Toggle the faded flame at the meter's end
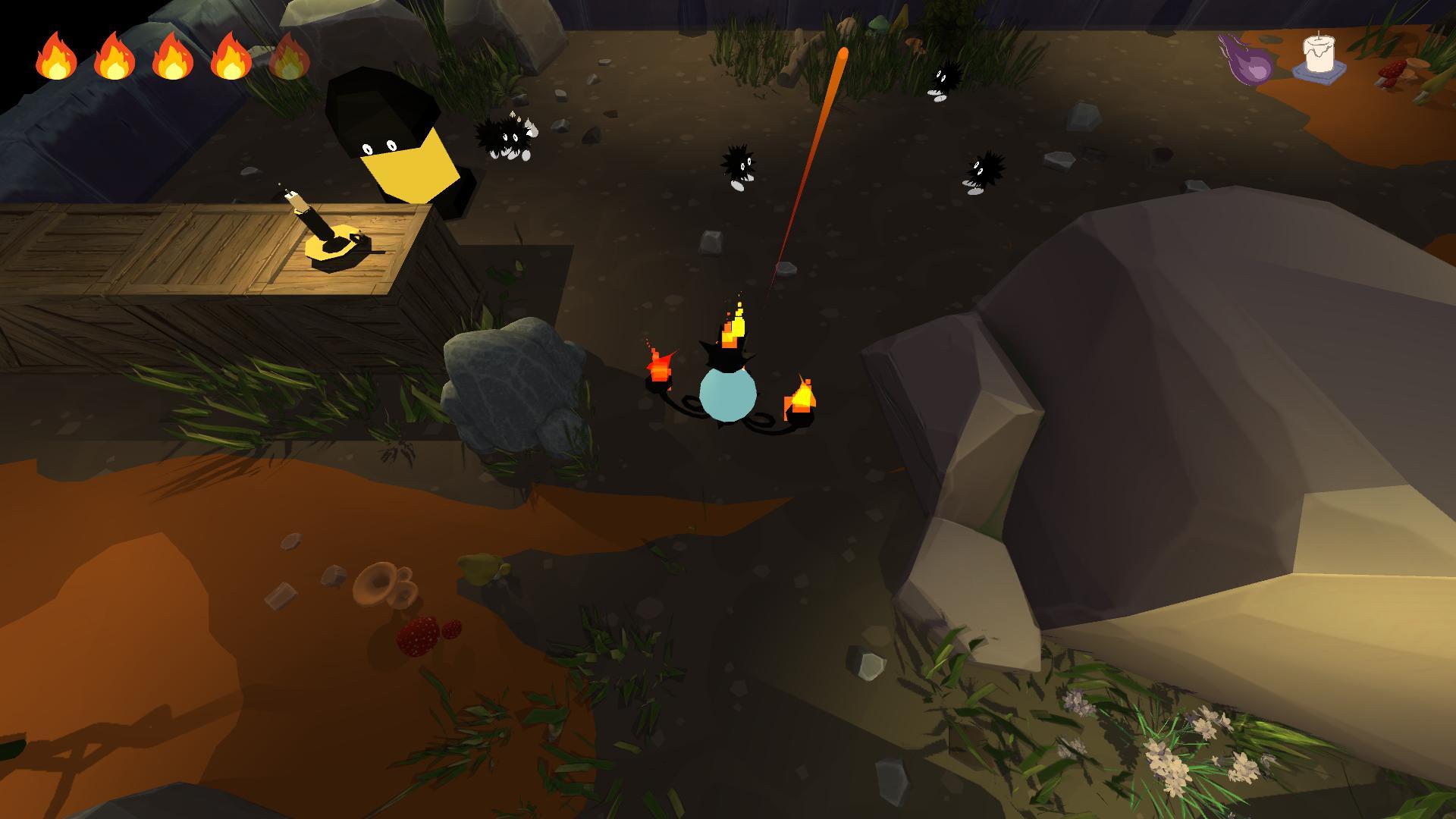This screenshot has width=1456, height=819. coord(290,55)
